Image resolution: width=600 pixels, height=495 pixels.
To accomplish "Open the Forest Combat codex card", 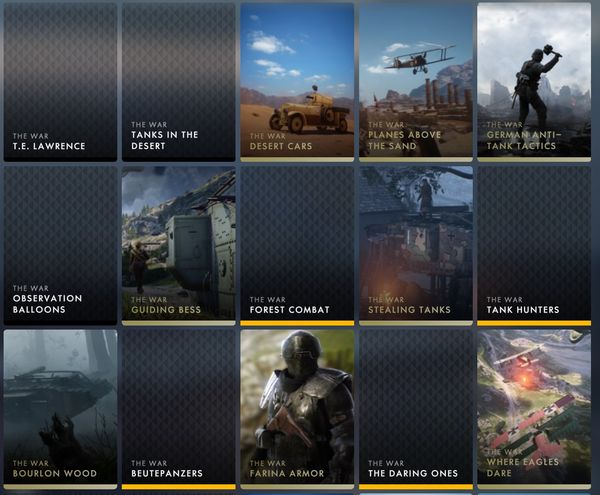I will pos(297,245).
